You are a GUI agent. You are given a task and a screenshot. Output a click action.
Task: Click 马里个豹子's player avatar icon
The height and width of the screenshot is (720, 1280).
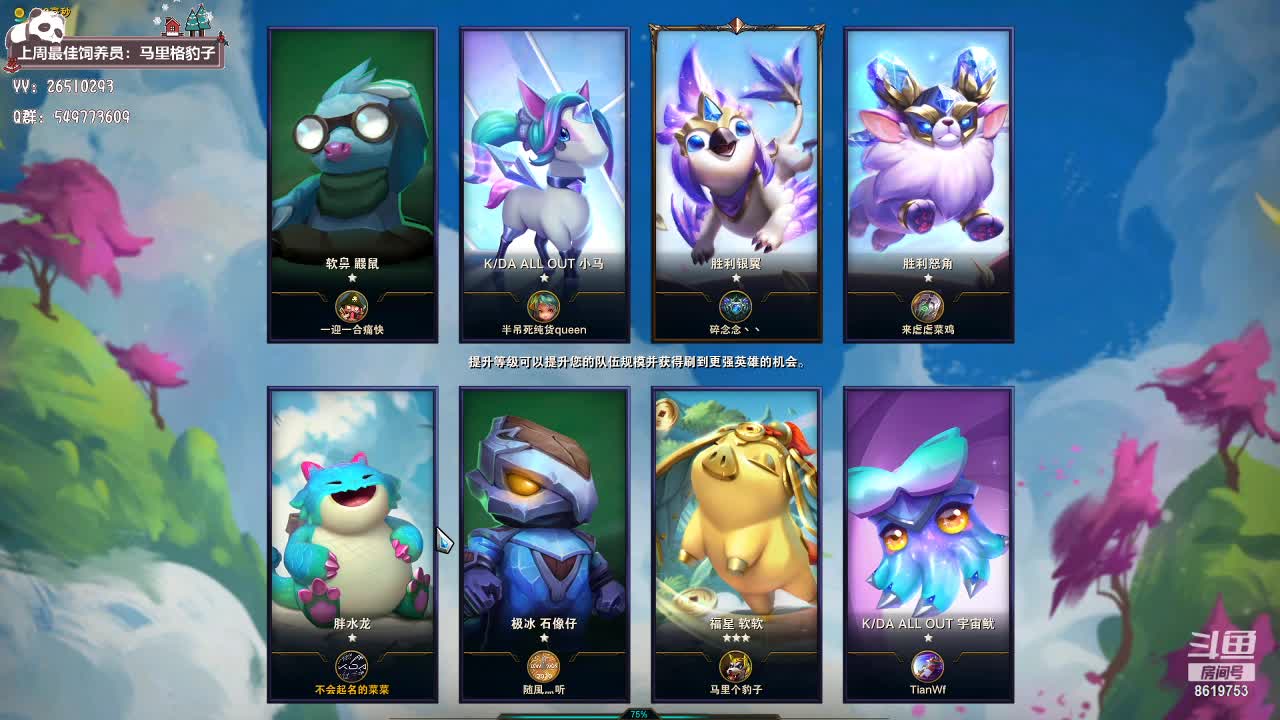736,666
